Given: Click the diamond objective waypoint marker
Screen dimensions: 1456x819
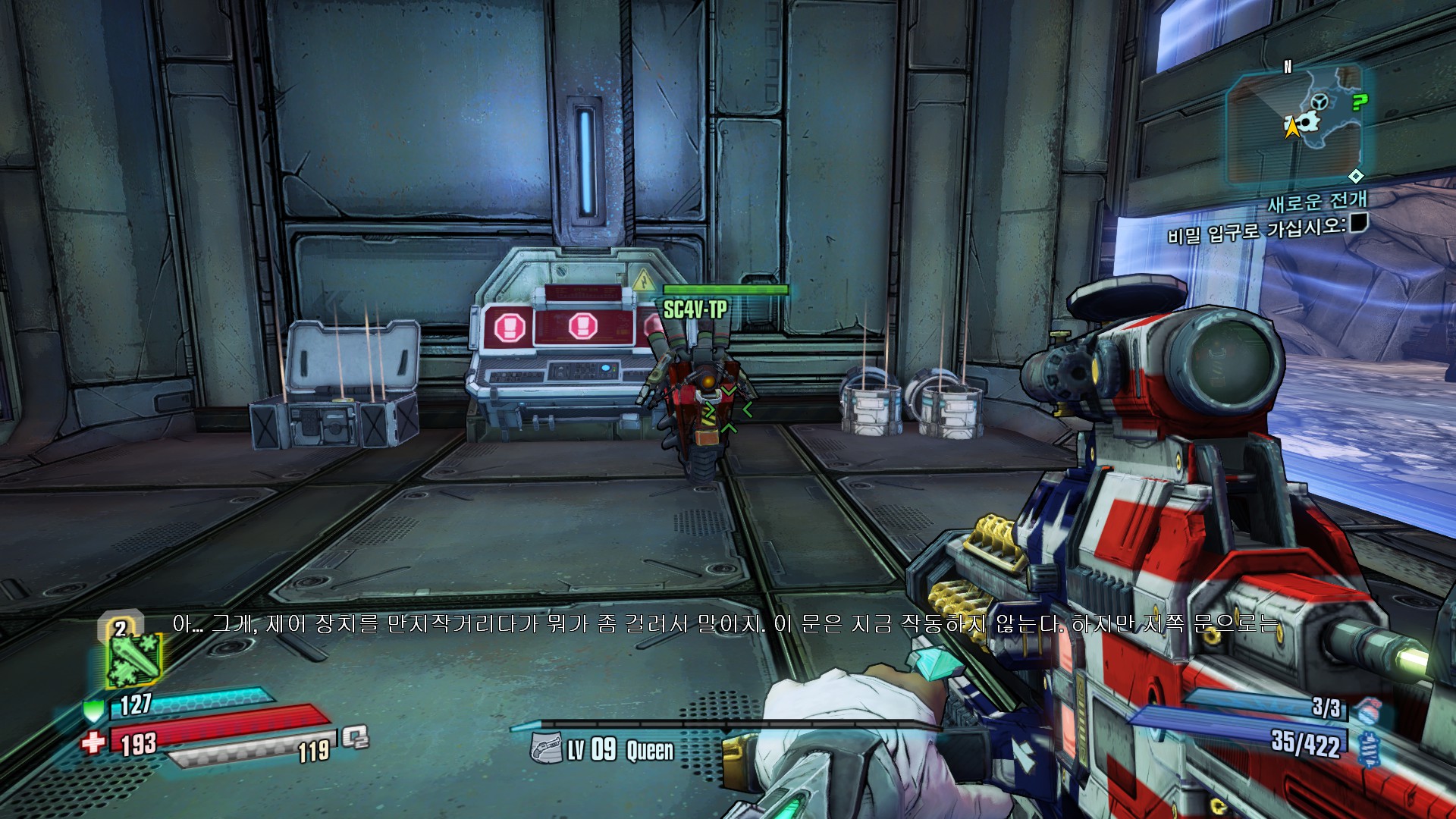Looking at the screenshot, I should (x=1356, y=176).
